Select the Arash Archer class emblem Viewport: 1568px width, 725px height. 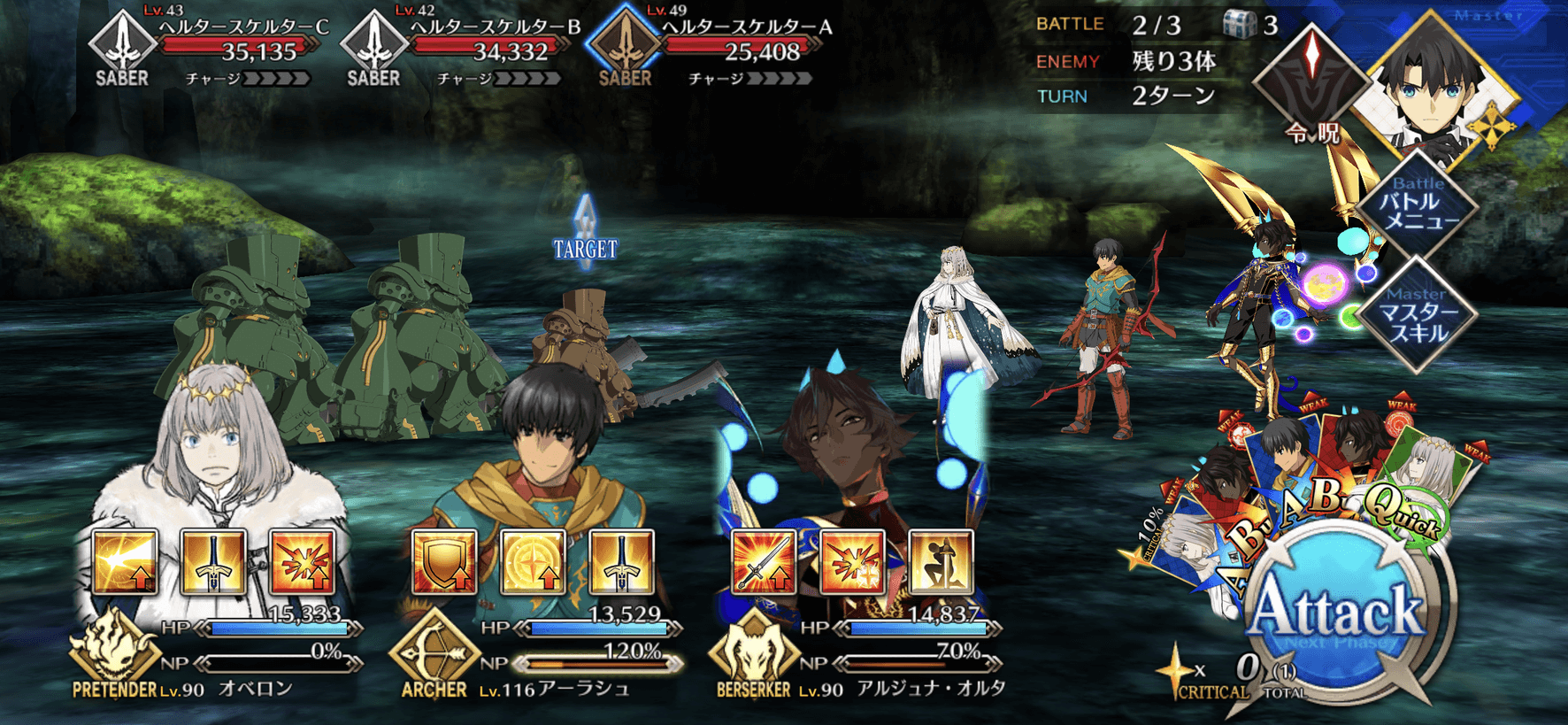click(x=434, y=652)
